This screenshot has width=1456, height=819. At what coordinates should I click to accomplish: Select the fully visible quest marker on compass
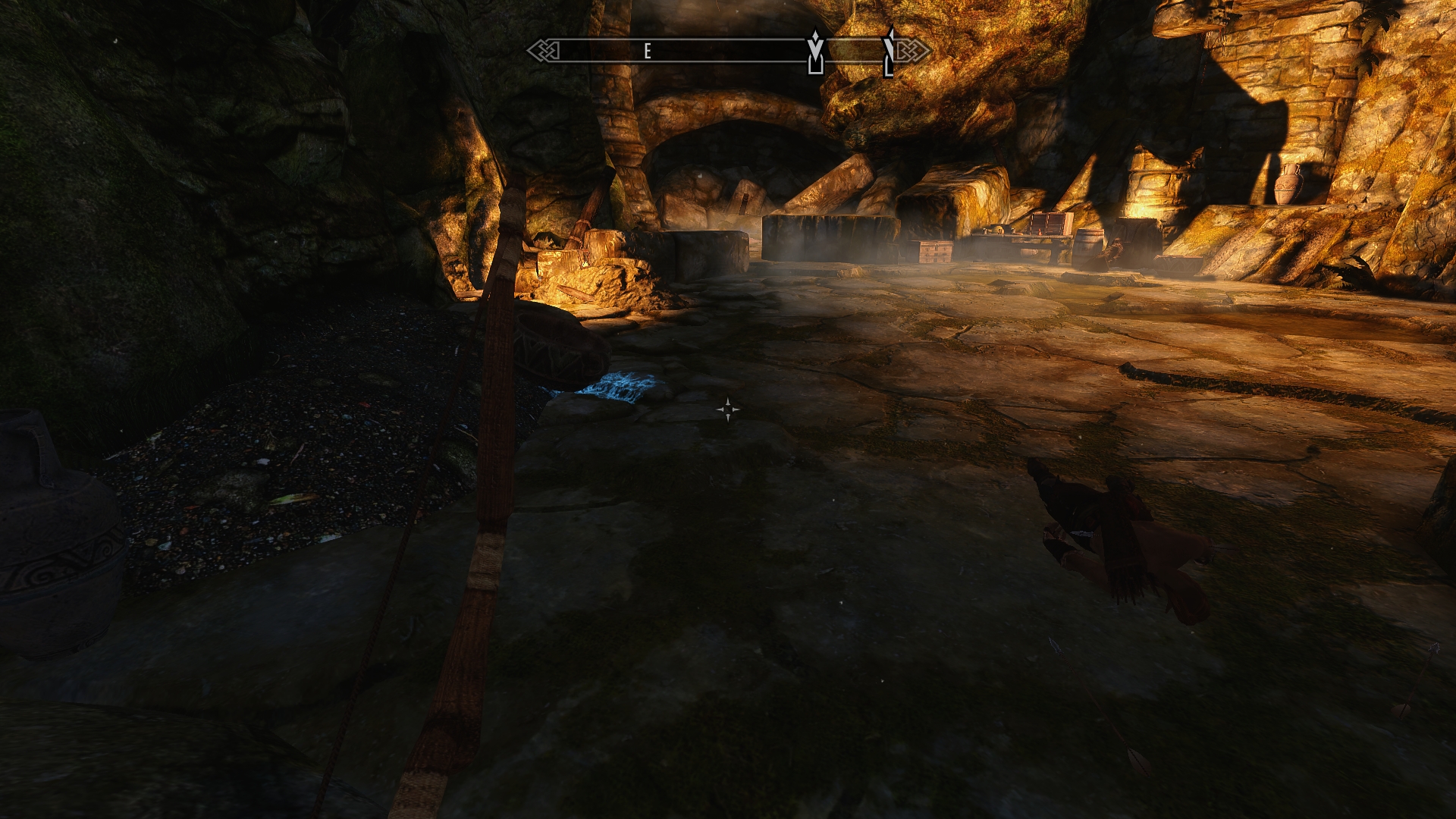(x=815, y=52)
